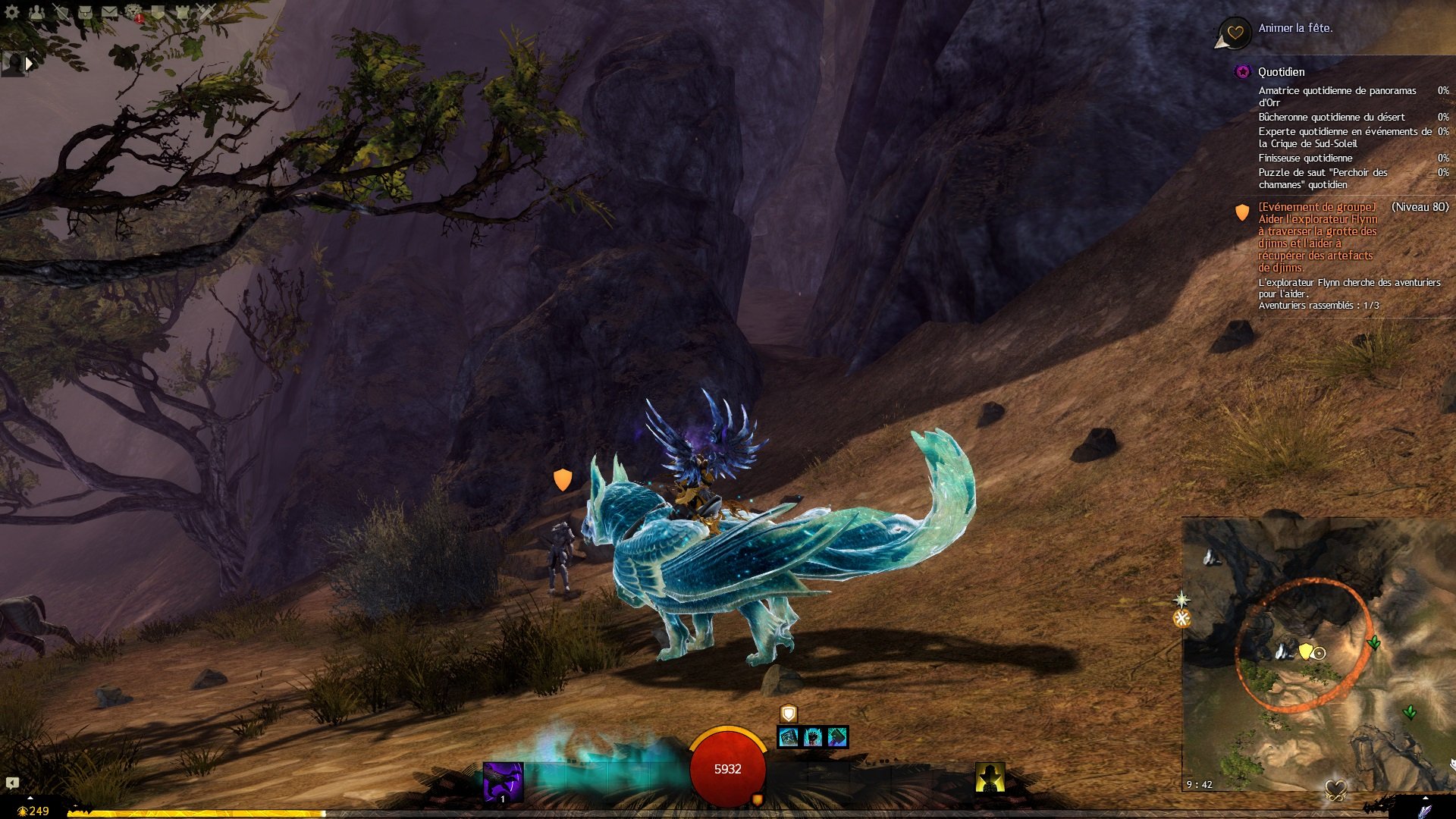The width and height of the screenshot is (1456, 819).
Task: Click the red health orb showing 5932
Action: [x=726, y=767]
